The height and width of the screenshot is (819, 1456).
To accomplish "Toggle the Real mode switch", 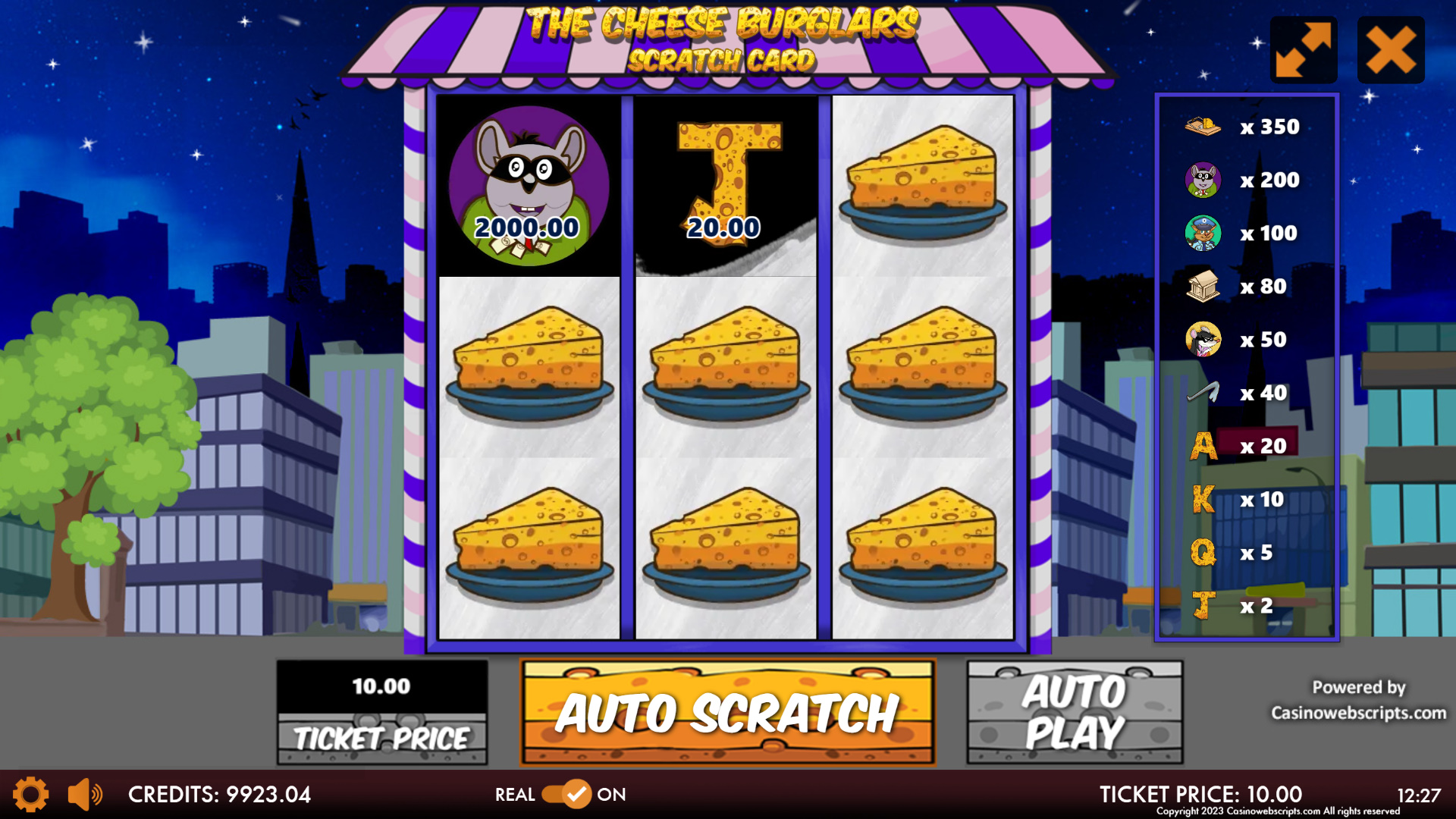I will pyautogui.click(x=566, y=794).
